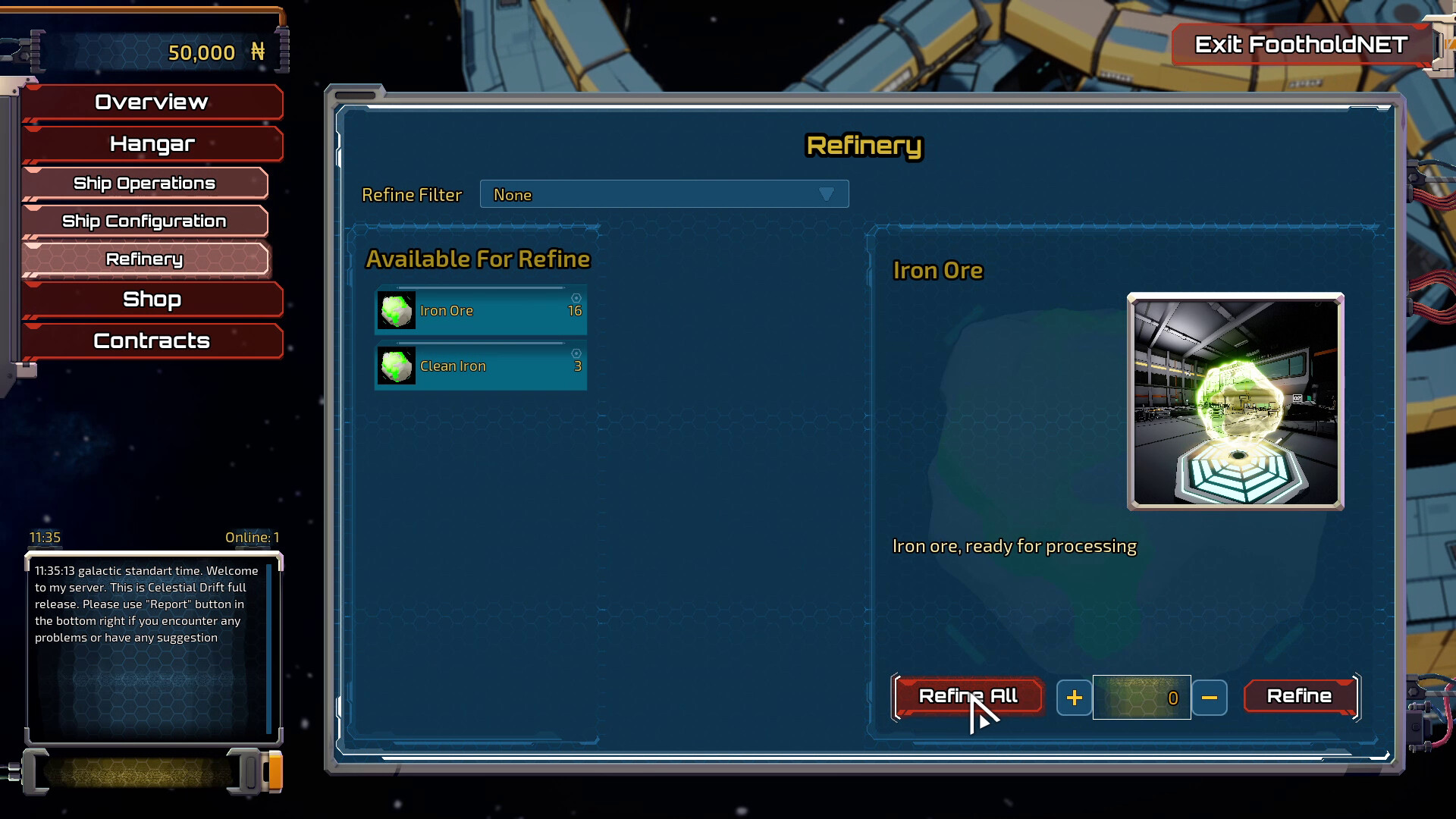Screen dimensions: 1456x819
Task: Click the Refine All button
Action: click(968, 696)
